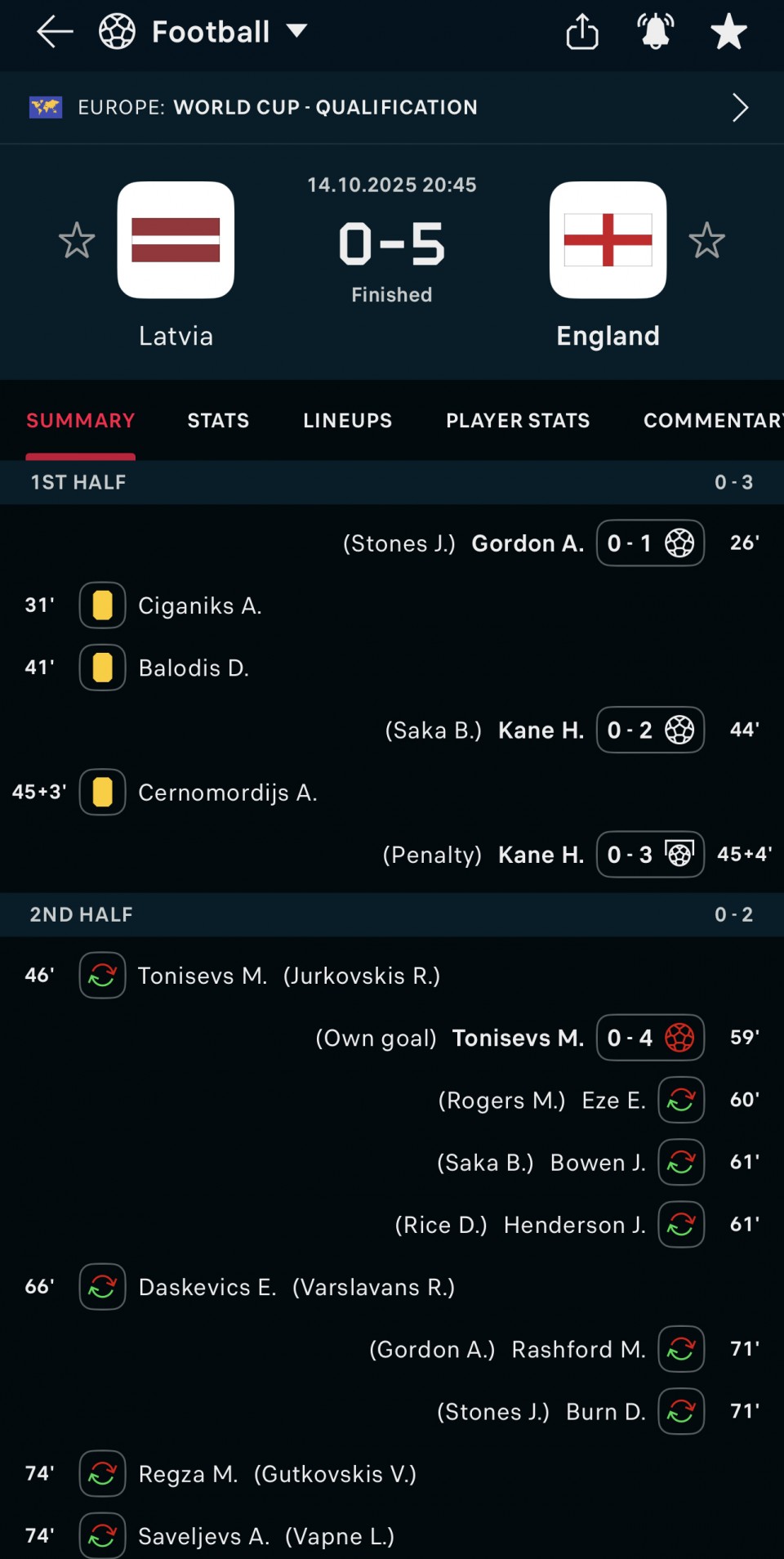Tap the share icon
Viewport: 784px width, 1559px height.
coord(581,32)
